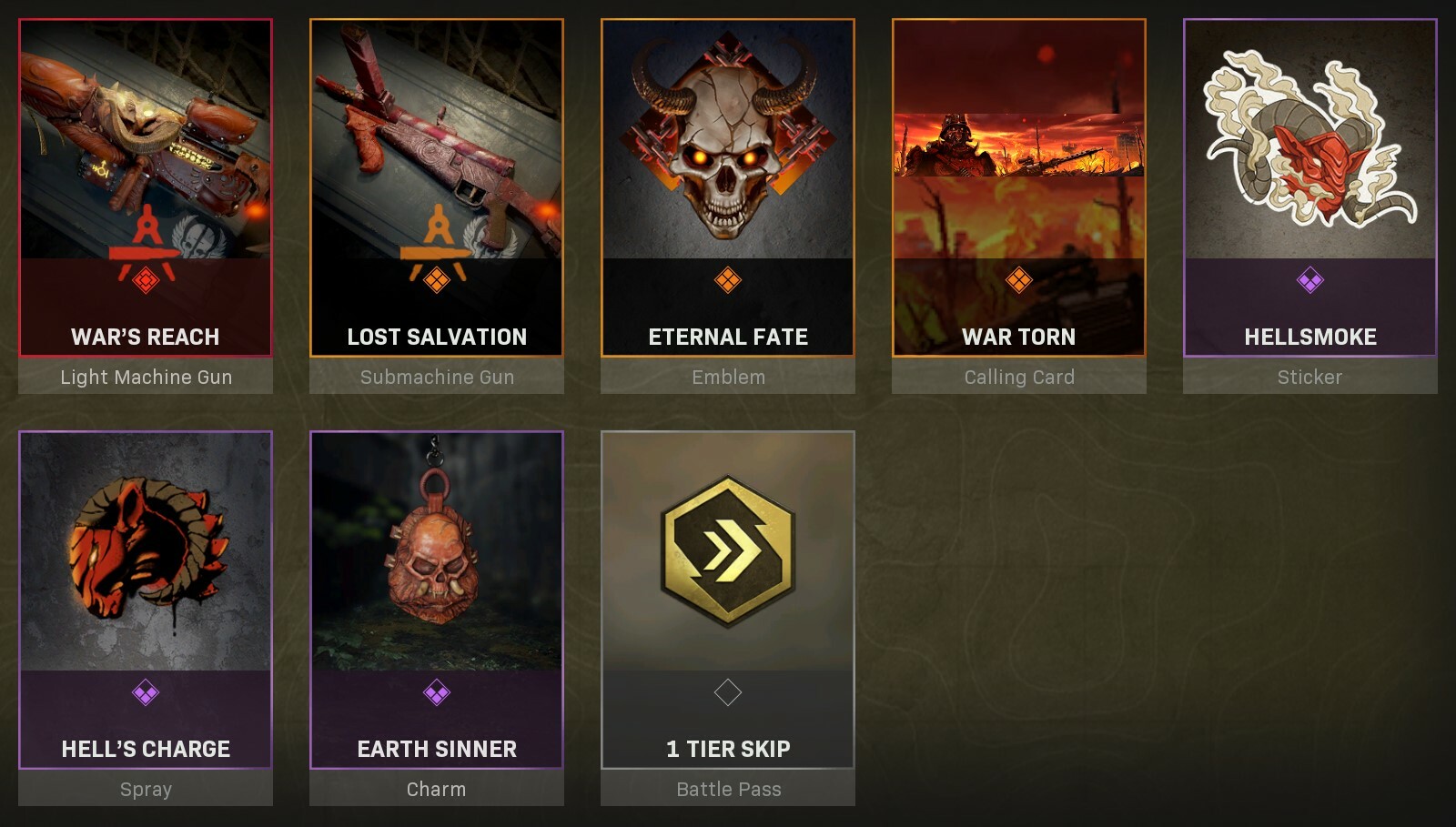Select the red rarity gem on War's Reach
The height and width of the screenshot is (827, 1456).
146,282
